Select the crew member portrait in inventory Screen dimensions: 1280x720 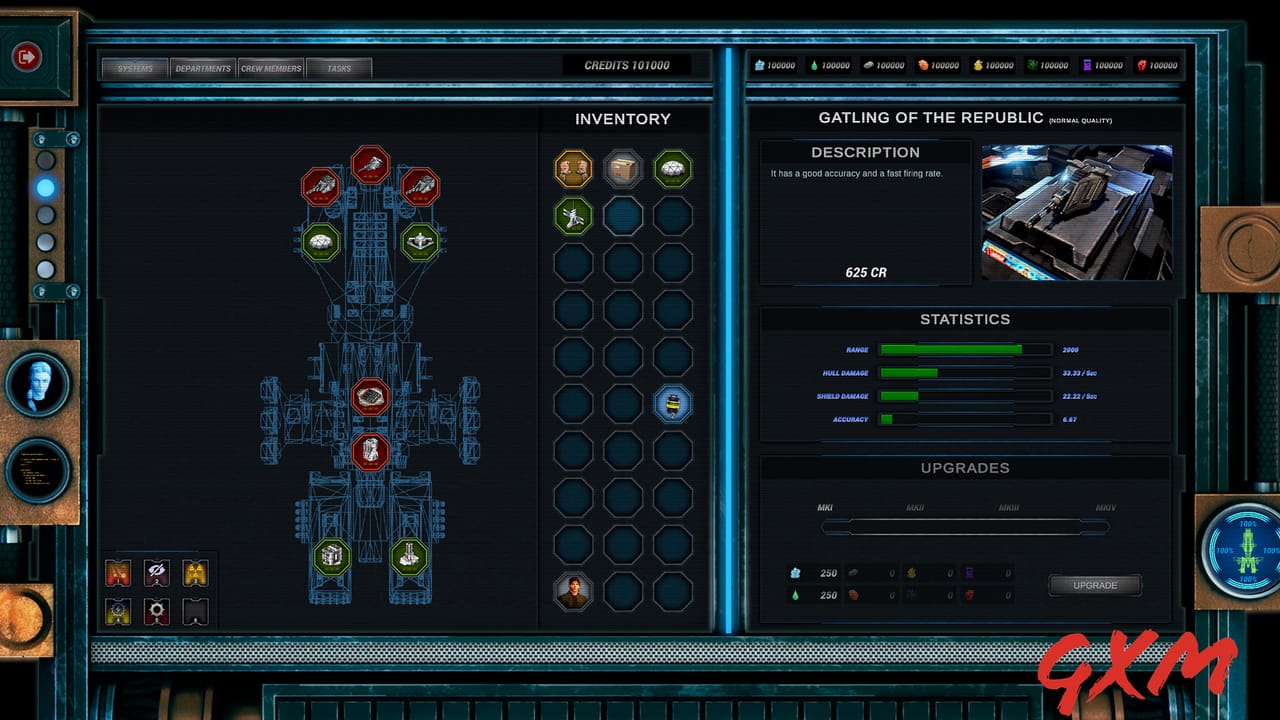574,592
